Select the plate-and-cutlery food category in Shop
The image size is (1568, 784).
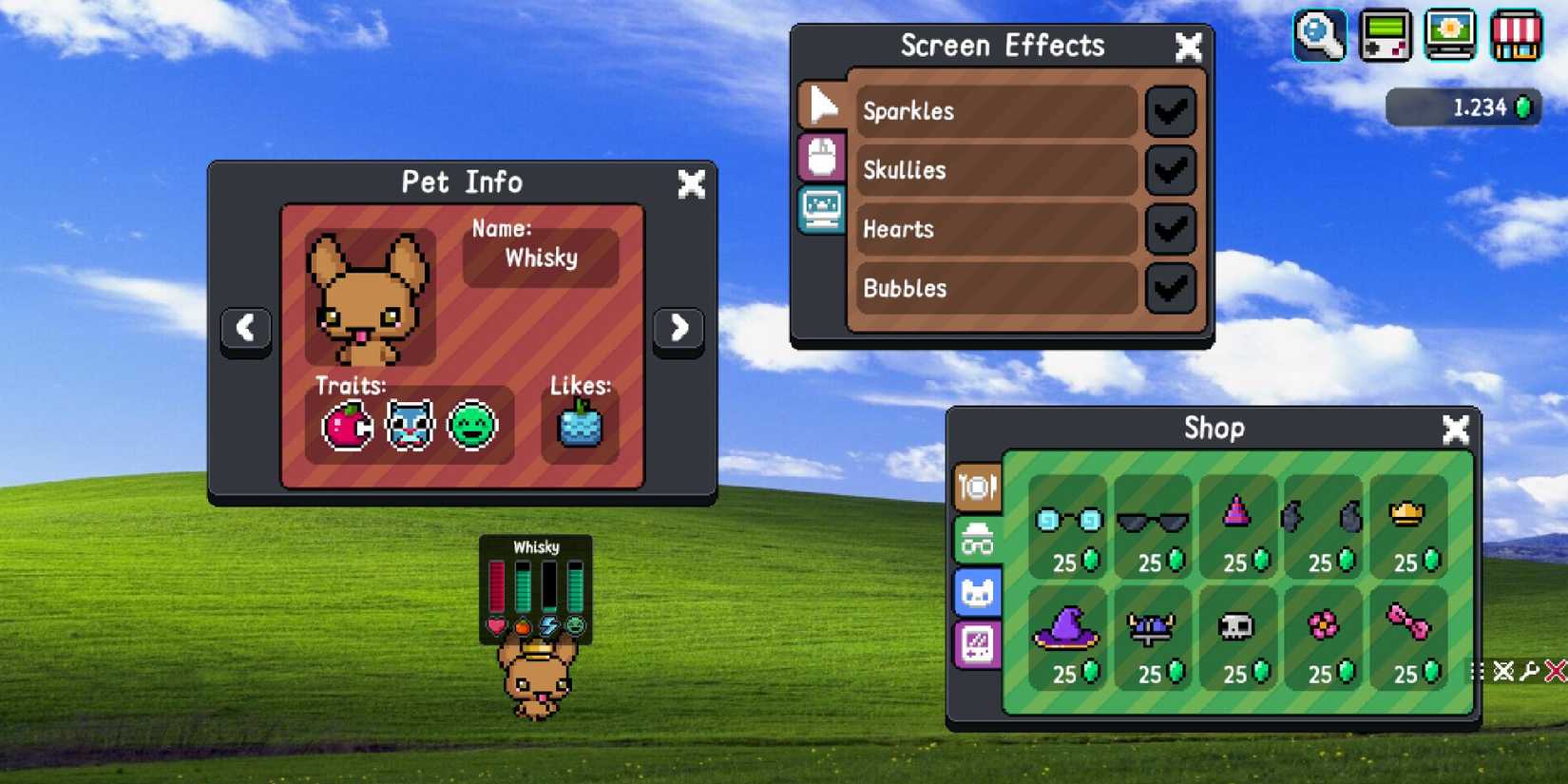pyautogui.click(x=977, y=486)
